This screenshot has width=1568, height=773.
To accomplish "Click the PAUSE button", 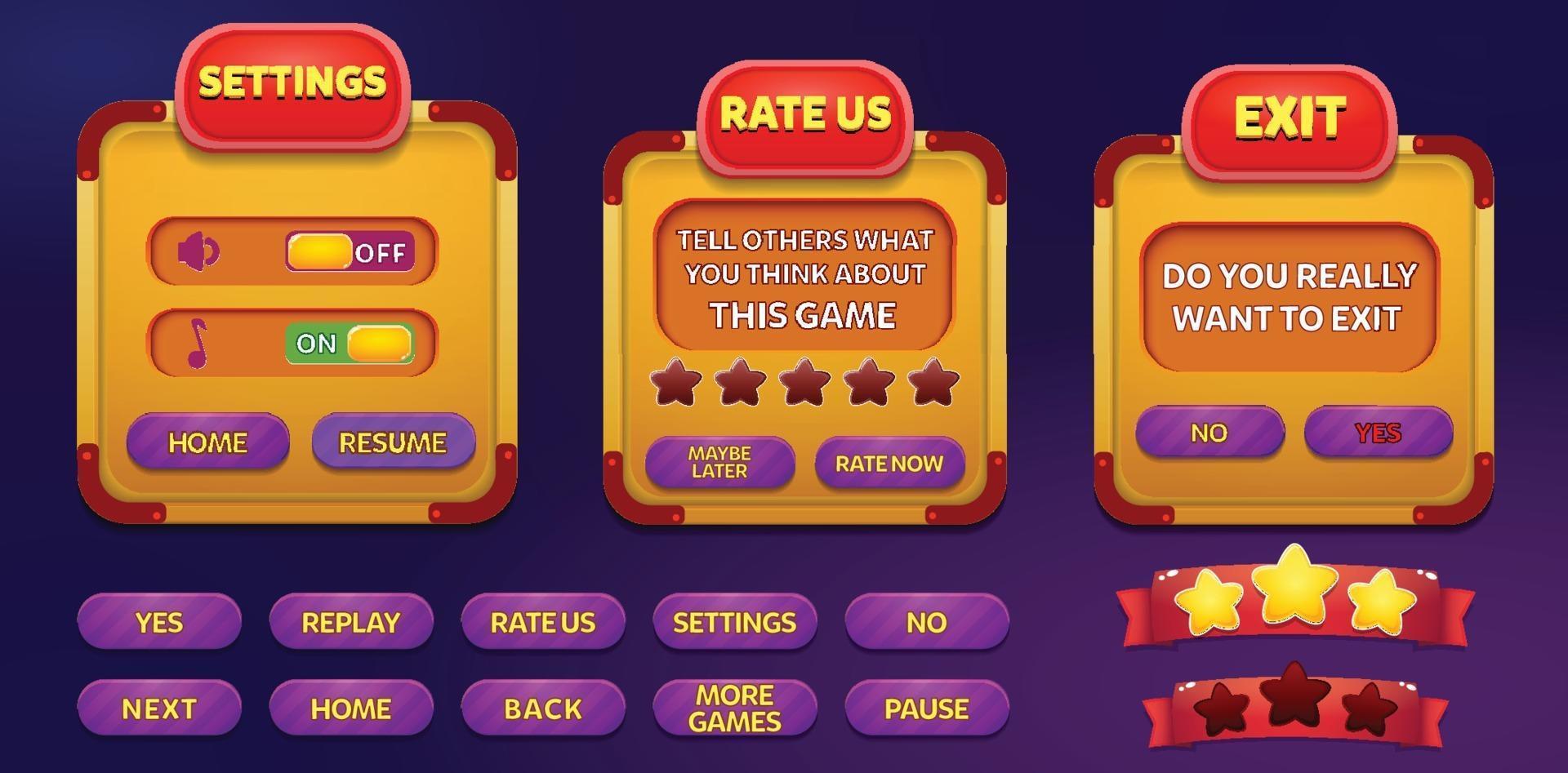I will tap(927, 707).
